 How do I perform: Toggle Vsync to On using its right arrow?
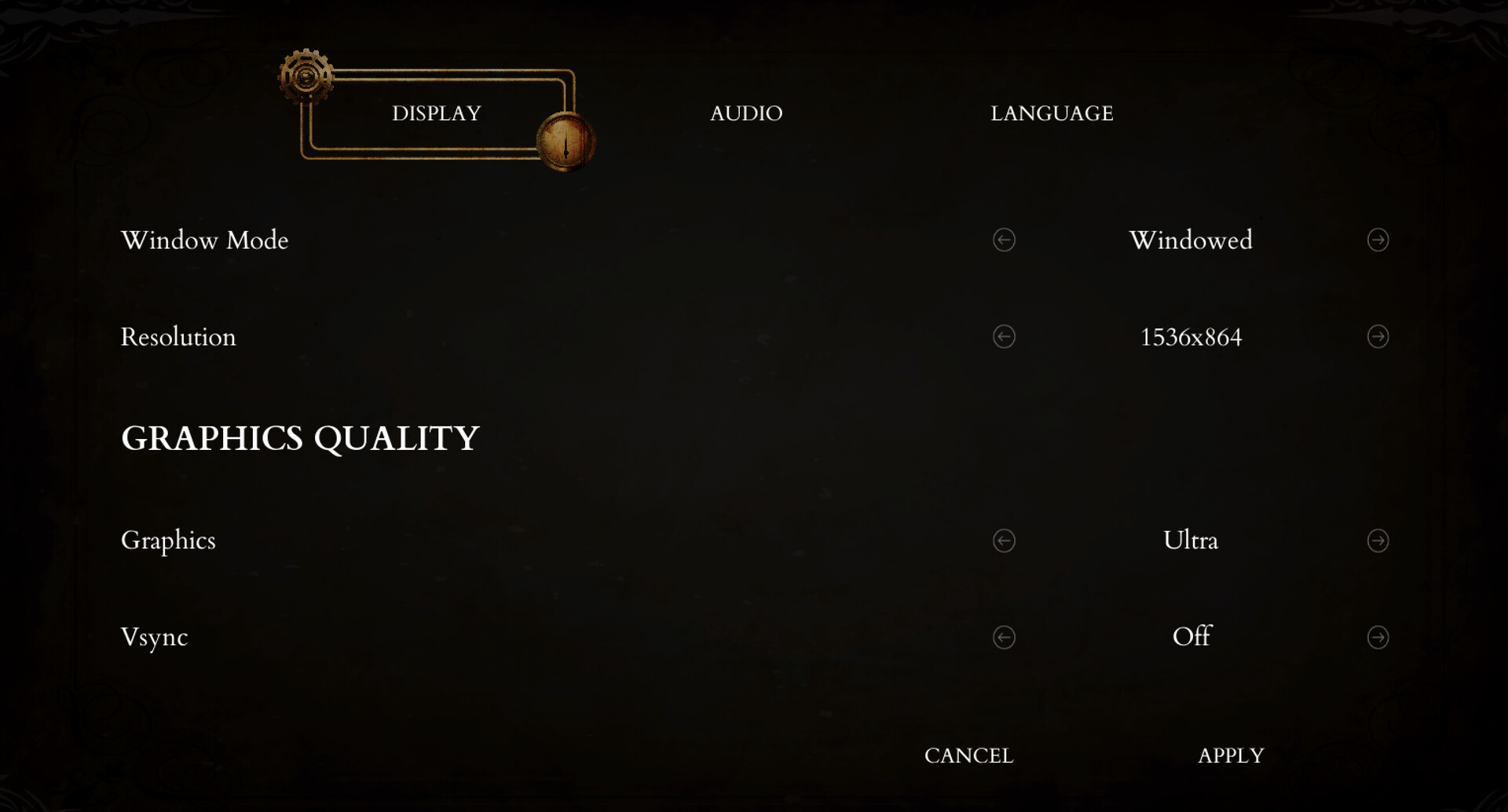(x=1378, y=638)
